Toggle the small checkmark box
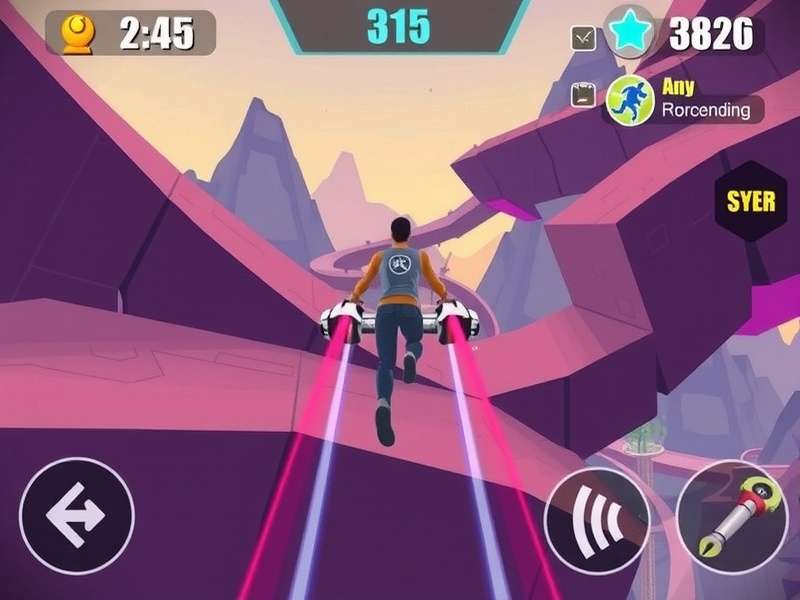Viewport: 800px width, 600px height. pos(582,38)
